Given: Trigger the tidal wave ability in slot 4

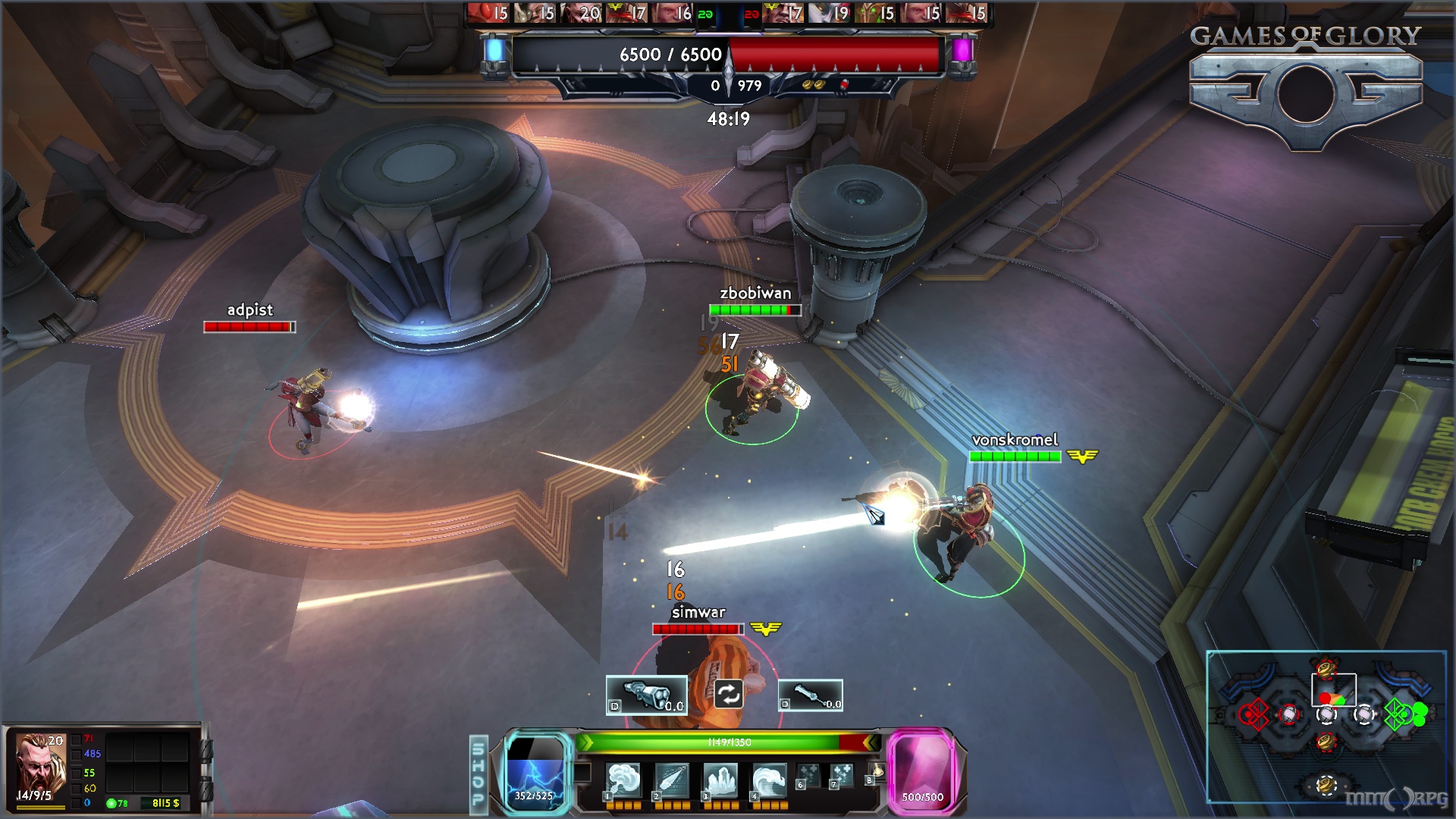Looking at the screenshot, I should [769, 780].
